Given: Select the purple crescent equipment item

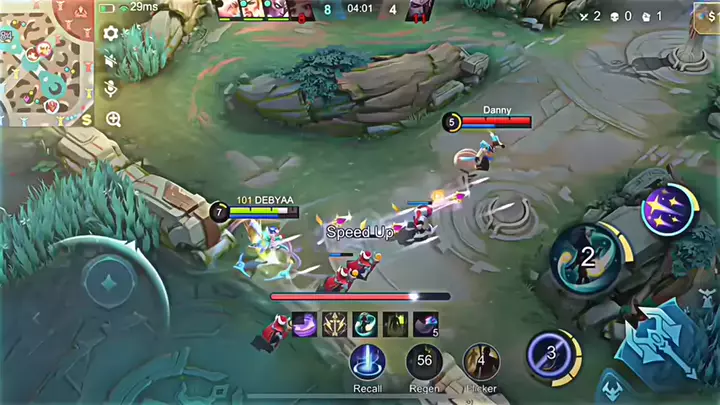Looking at the screenshot, I should click(305, 324).
